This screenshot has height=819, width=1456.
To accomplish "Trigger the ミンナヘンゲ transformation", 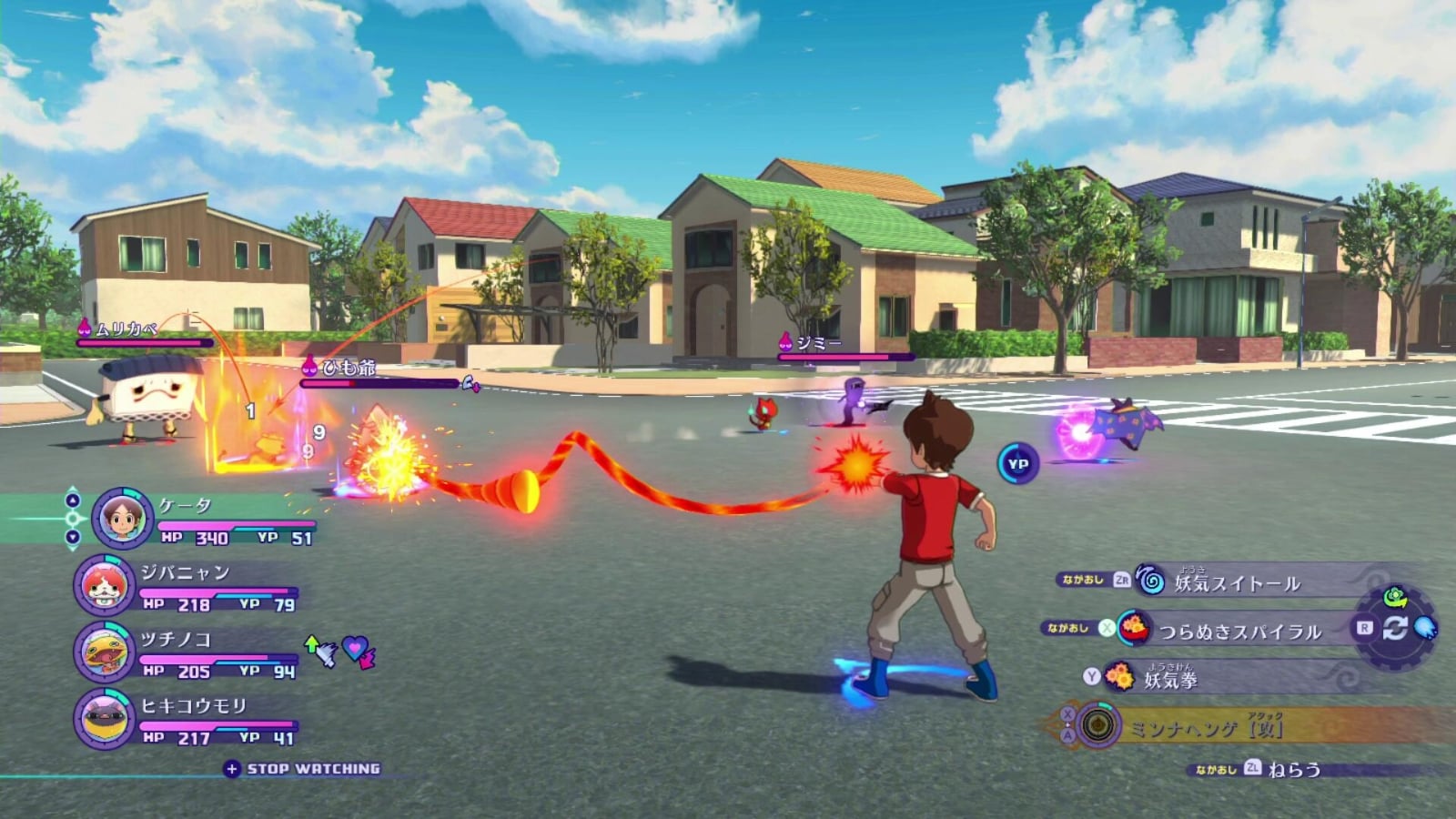I will coord(1205,727).
